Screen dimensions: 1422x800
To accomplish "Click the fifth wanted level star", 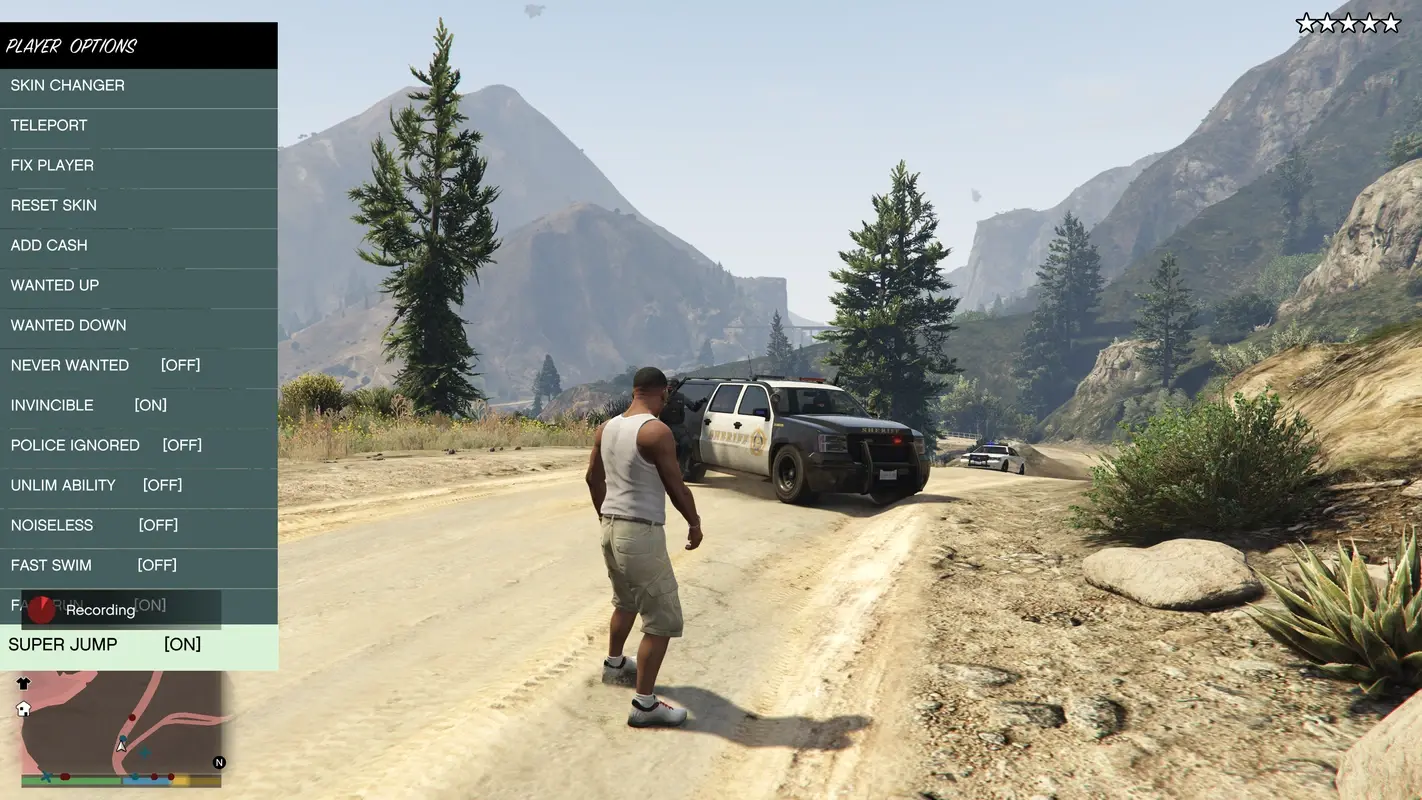I will [1390, 20].
